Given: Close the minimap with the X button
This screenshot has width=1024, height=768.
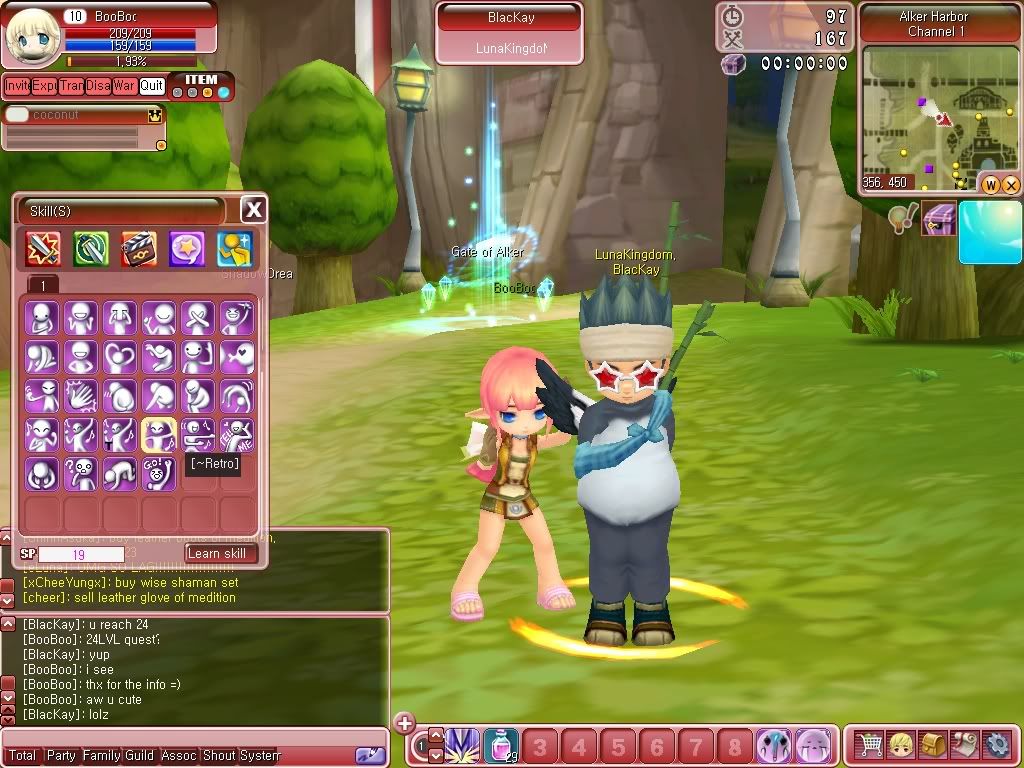Looking at the screenshot, I should pyautogui.click(x=1011, y=184).
